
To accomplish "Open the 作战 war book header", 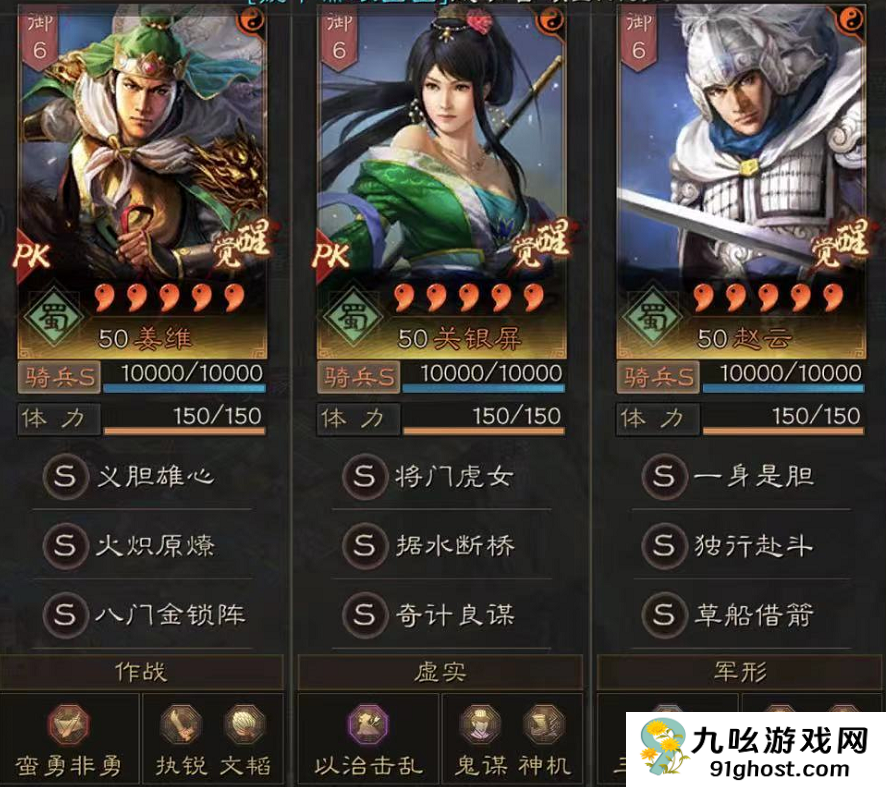I will (141, 673).
